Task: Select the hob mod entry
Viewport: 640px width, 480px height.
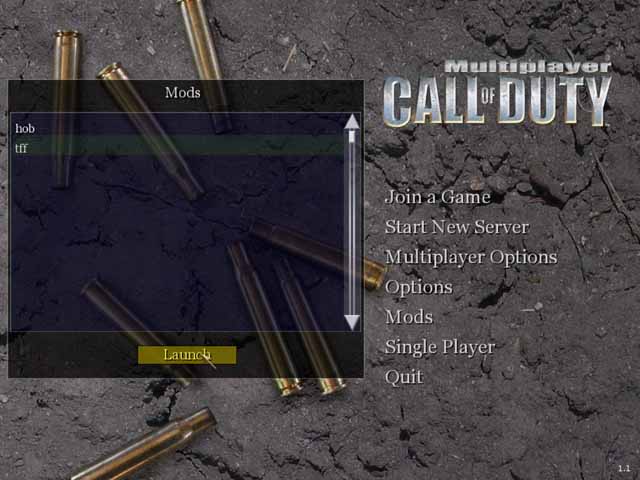Action: click(x=25, y=129)
